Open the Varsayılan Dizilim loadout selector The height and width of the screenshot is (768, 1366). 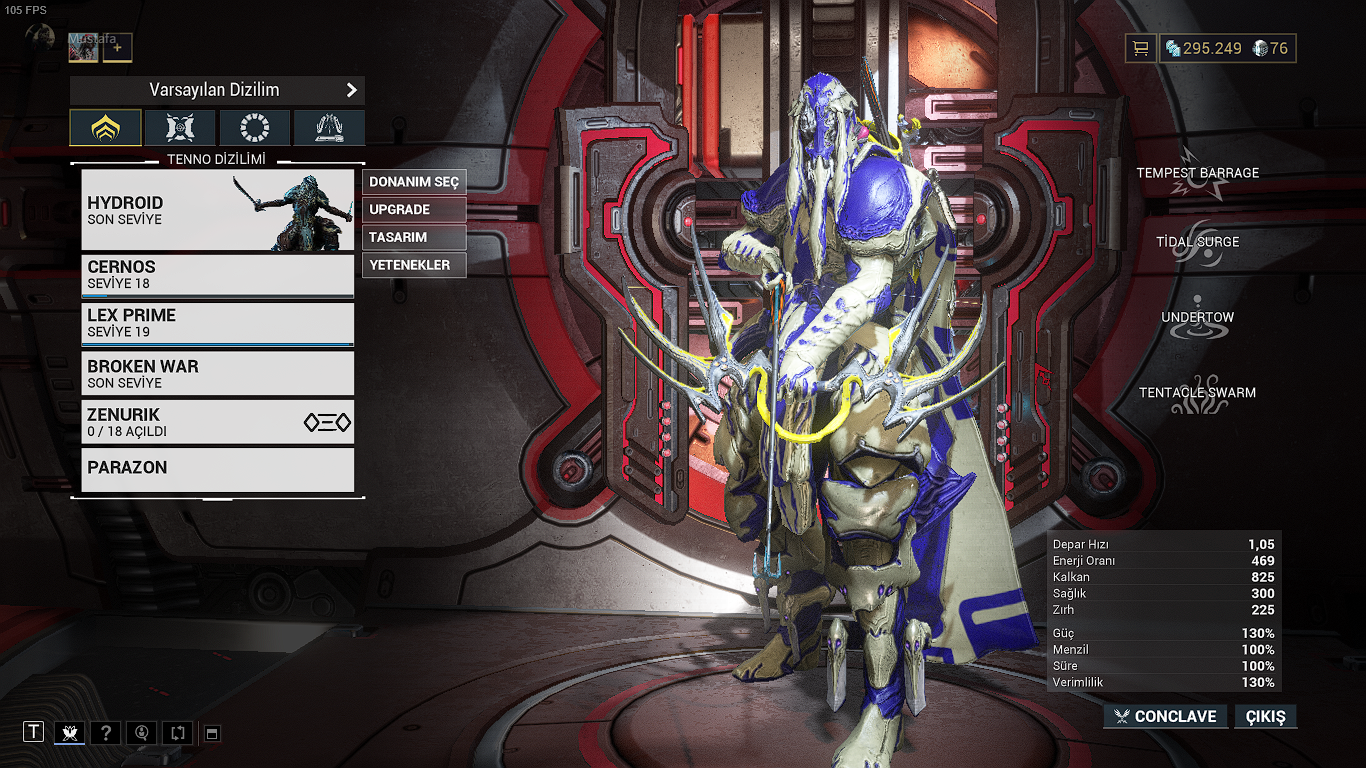pos(217,90)
